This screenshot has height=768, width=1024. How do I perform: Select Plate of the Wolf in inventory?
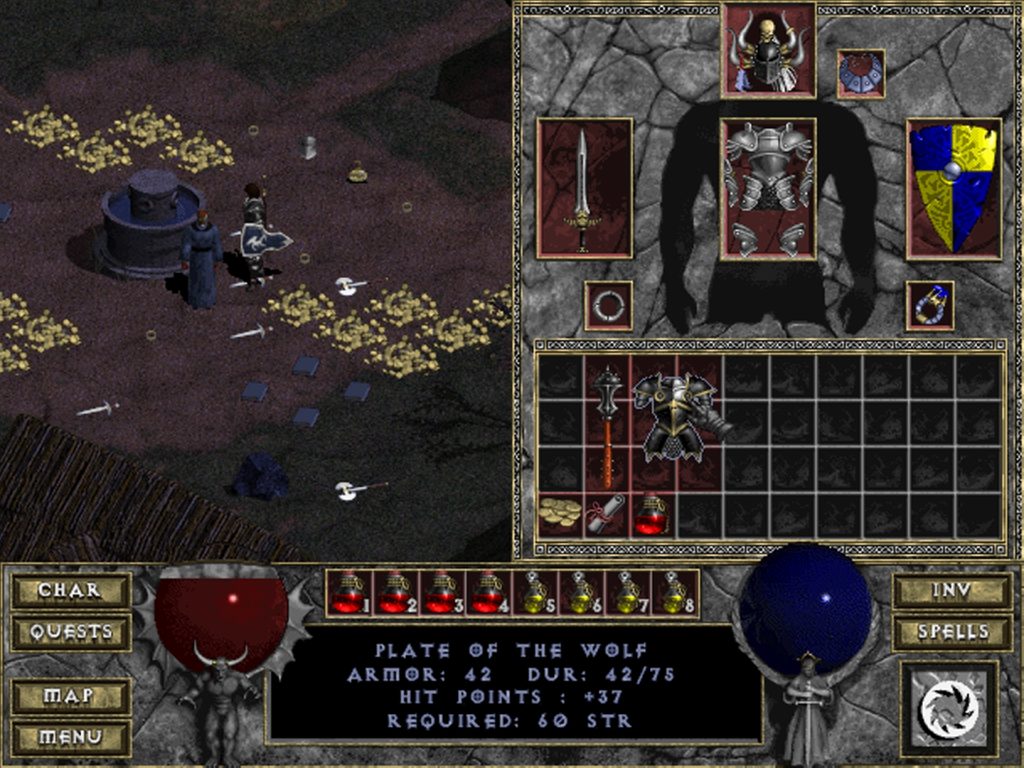tap(678, 420)
